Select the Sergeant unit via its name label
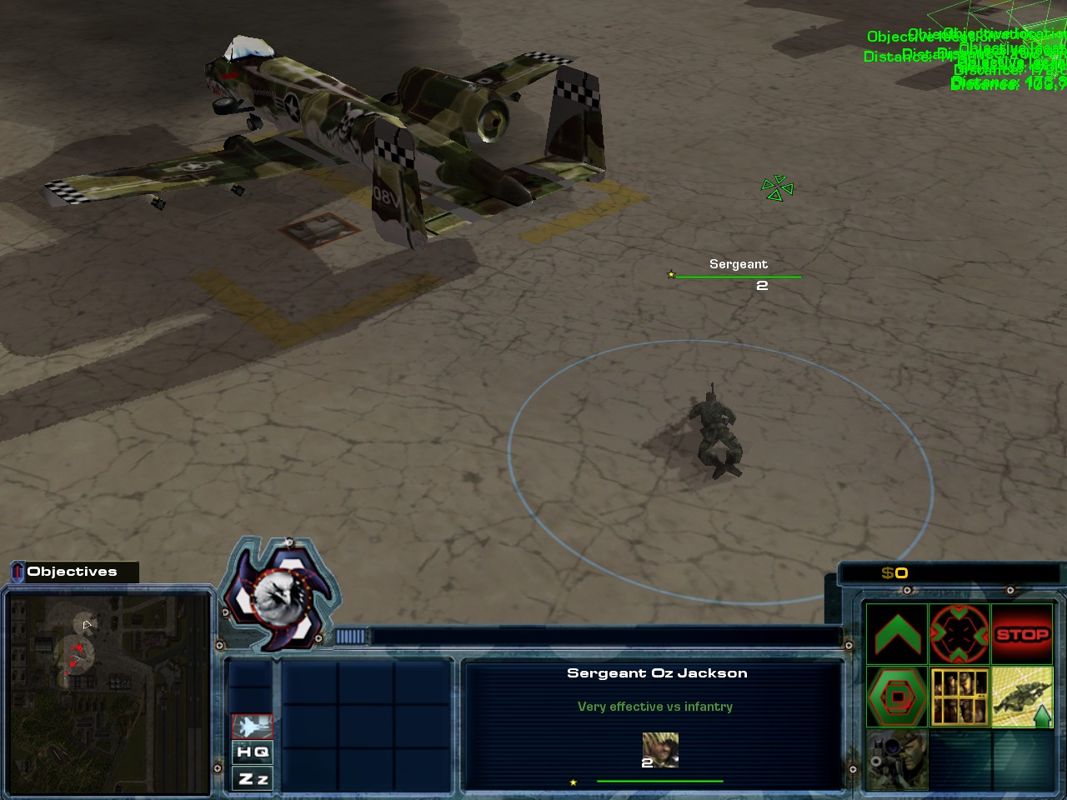This screenshot has height=800, width=1067. [738, 264]
